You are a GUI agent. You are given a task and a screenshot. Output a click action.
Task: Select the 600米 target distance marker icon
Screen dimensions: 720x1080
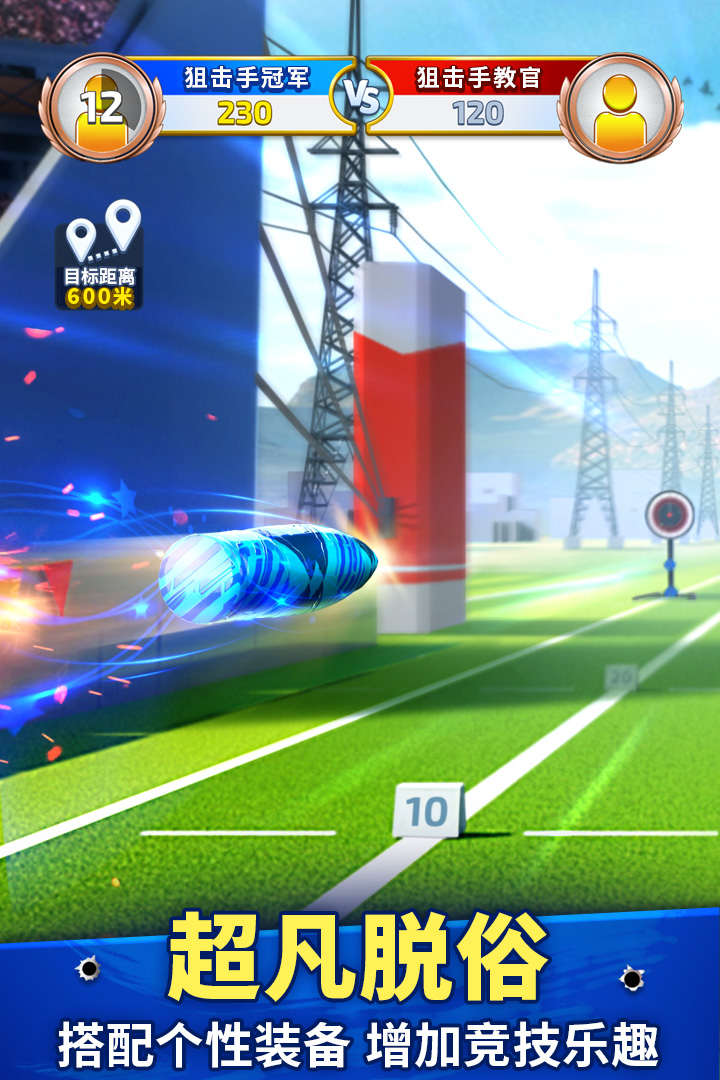click(x=101, y=256)
